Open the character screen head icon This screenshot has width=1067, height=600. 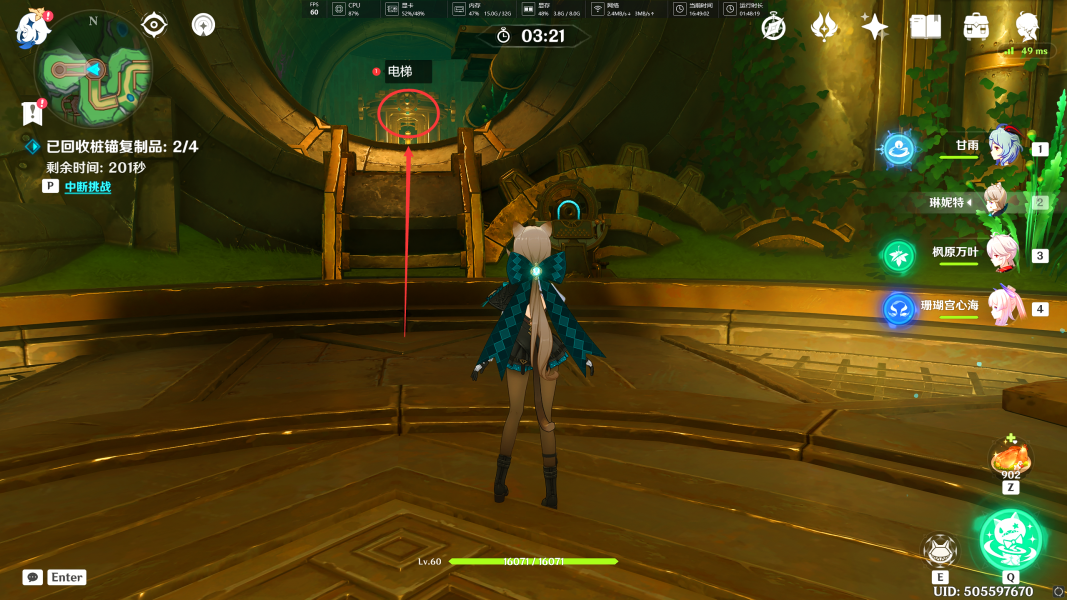(x=1026, y=27)
